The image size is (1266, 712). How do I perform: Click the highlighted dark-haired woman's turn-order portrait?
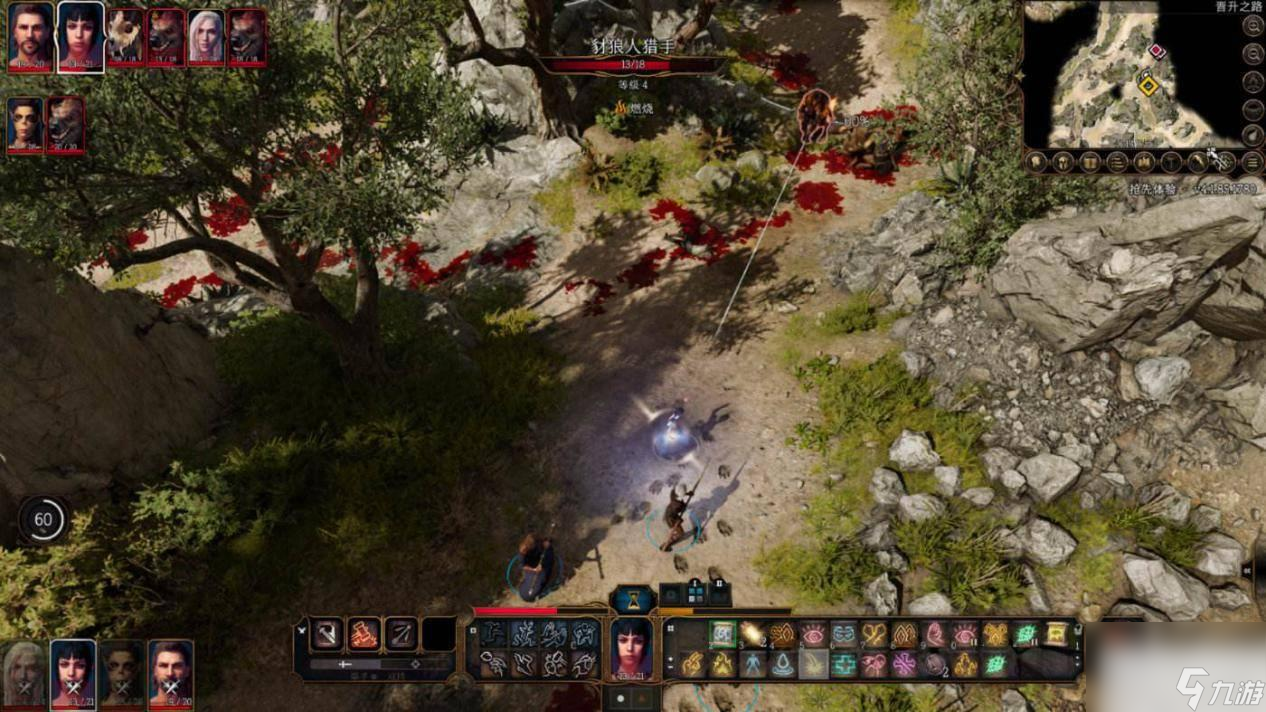[x=80, y=36]
